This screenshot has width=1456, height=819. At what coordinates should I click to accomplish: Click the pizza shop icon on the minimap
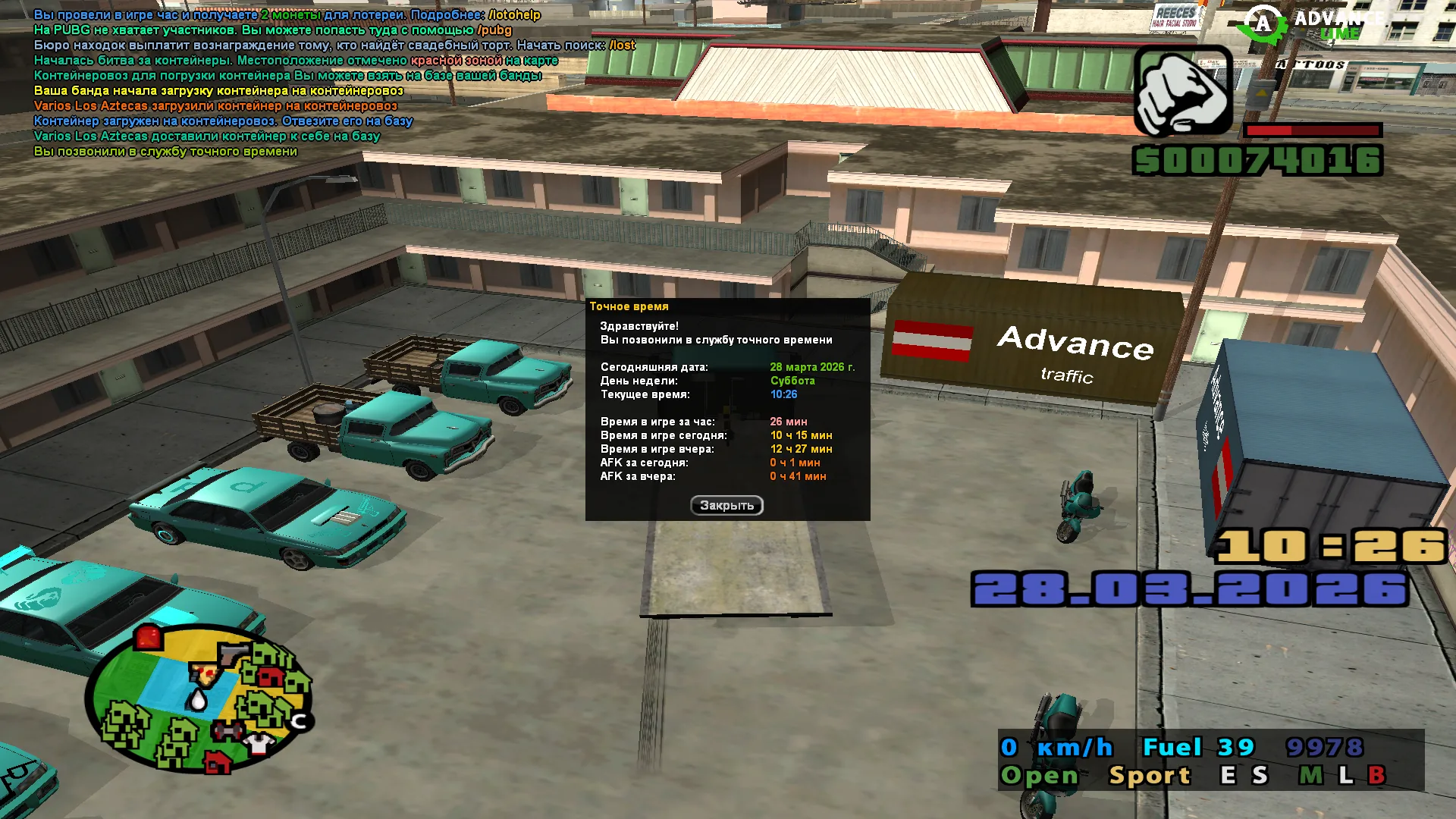(203, 674)
